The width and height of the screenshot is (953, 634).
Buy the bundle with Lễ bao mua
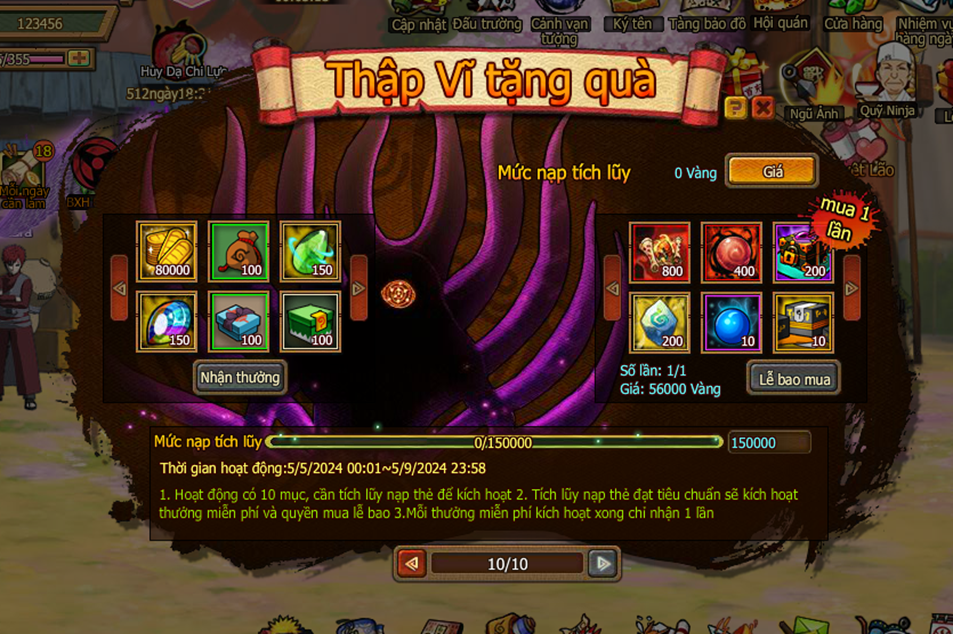[793, 379]
